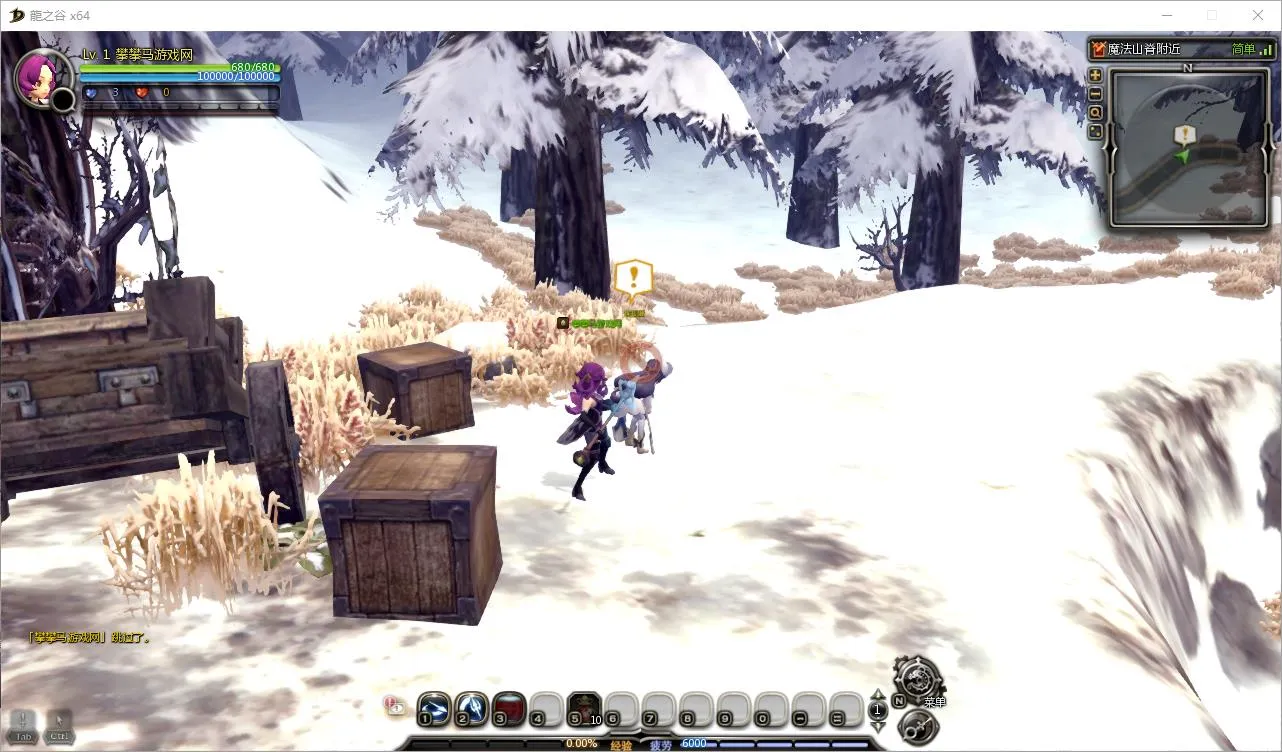Click the minimap magnifier button
This screenshot has width=1282, height=752.
click(x=1095, y=113)
